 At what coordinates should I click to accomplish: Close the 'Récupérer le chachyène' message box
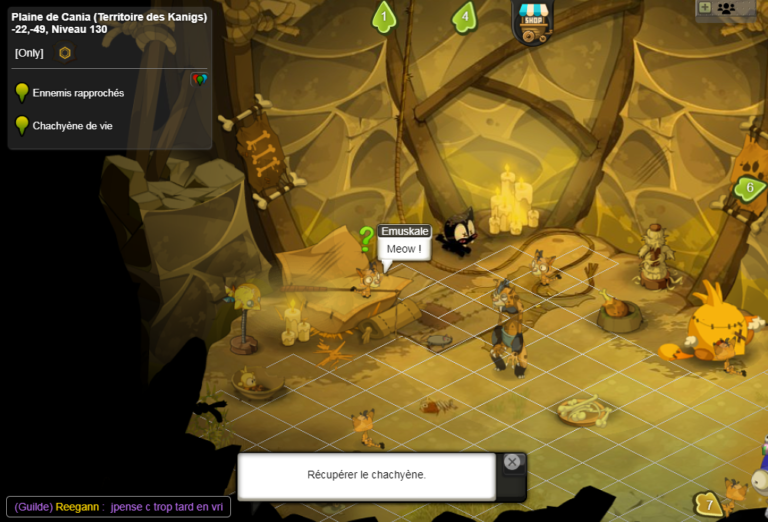(512, 462)
